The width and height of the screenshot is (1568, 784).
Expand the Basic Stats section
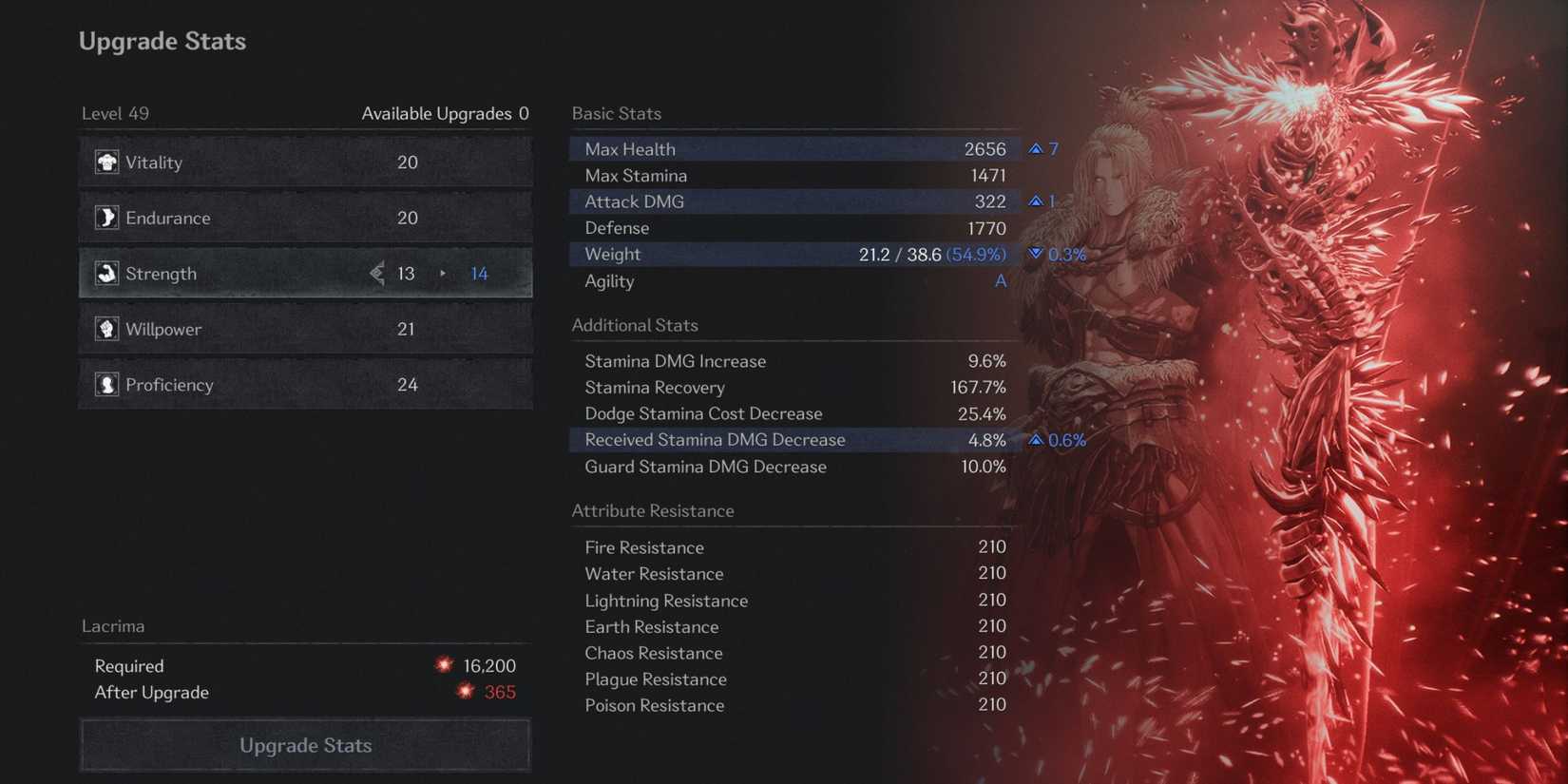click(x=616, y=113)
